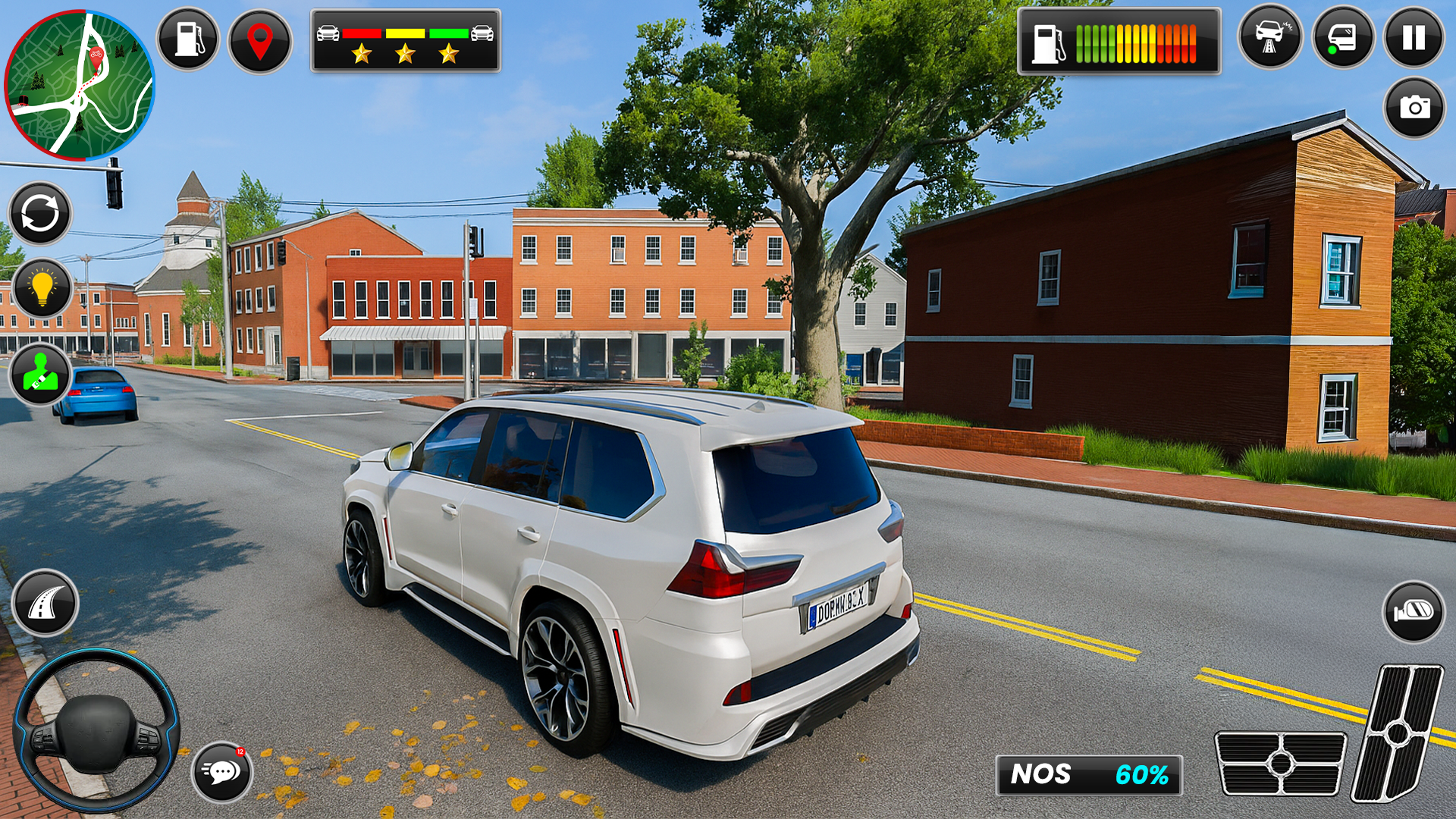Hit the tall accelerator pedal
1456x819 pixels.
coord(1398,733)
